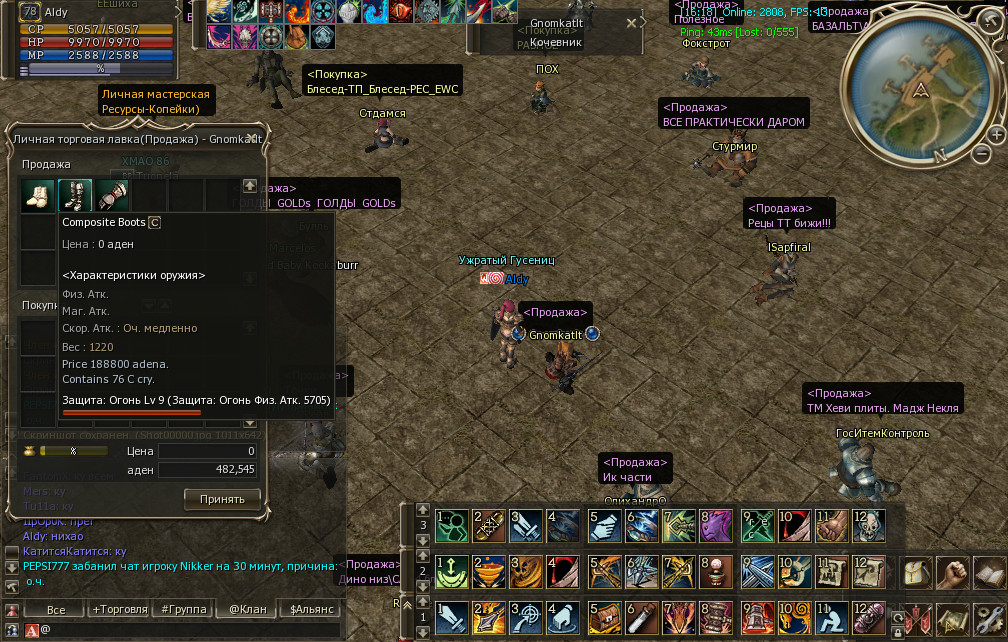Switch to the #Группа chat tab
1008x642 pixels.
click(x=183, y=609)
